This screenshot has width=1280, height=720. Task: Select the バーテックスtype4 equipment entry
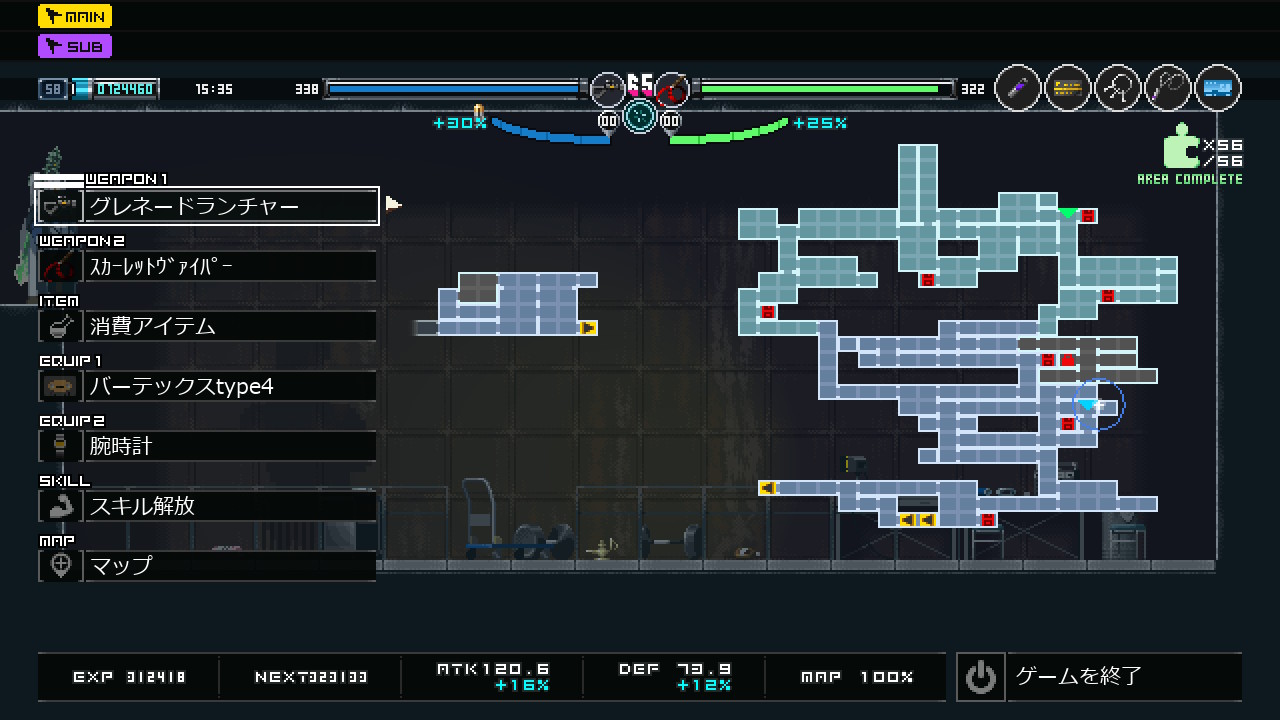point(208,386)
